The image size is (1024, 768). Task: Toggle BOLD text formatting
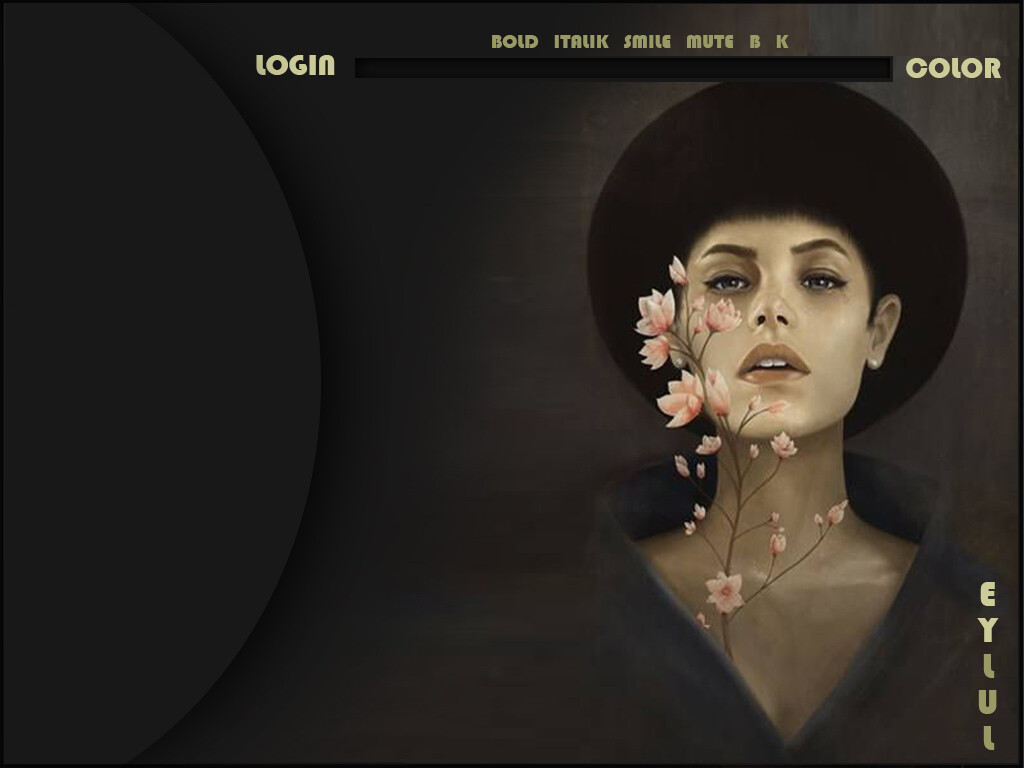coord(514,42)
